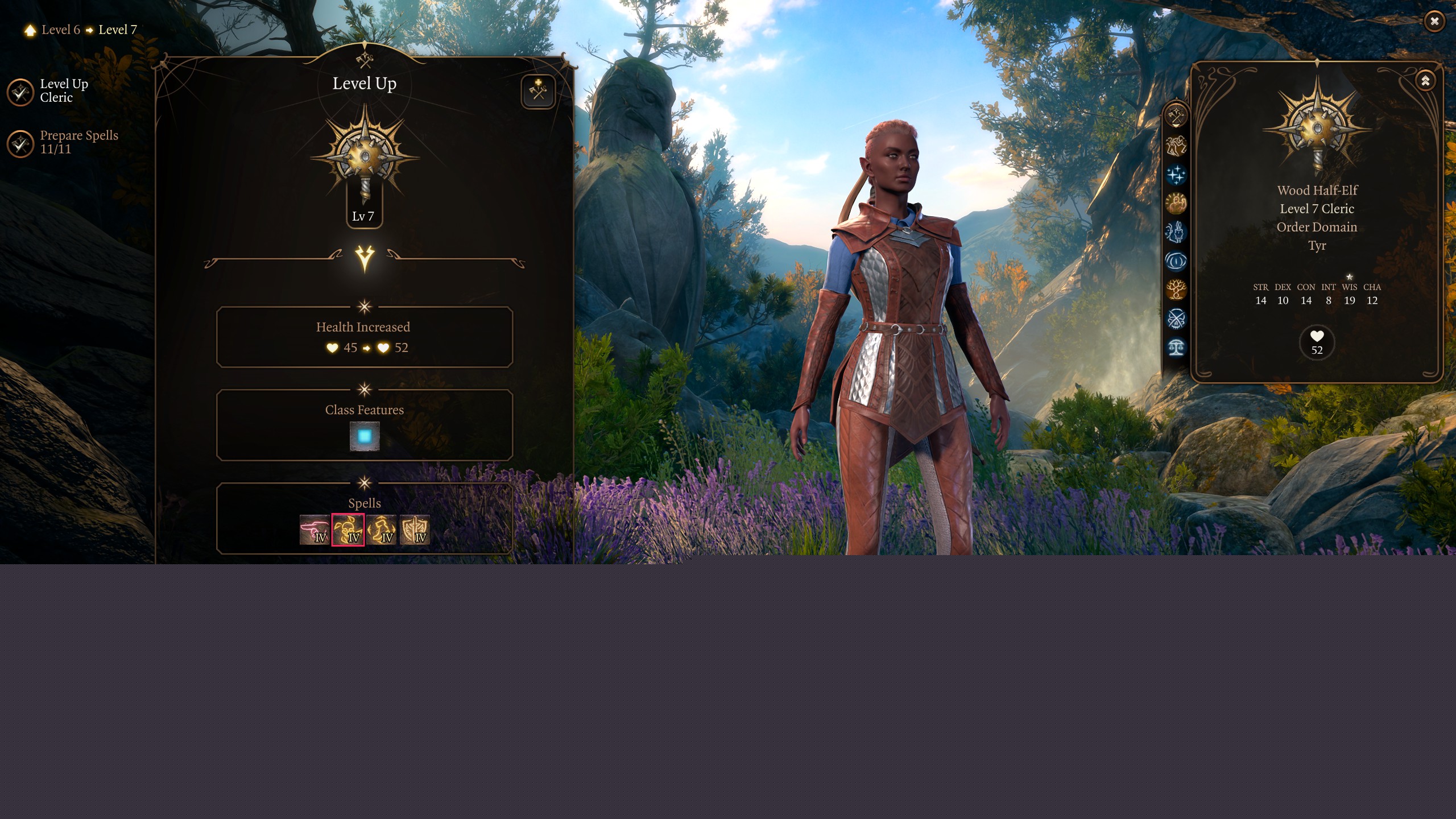Open the crossed axes class tab

[1176, 116]
